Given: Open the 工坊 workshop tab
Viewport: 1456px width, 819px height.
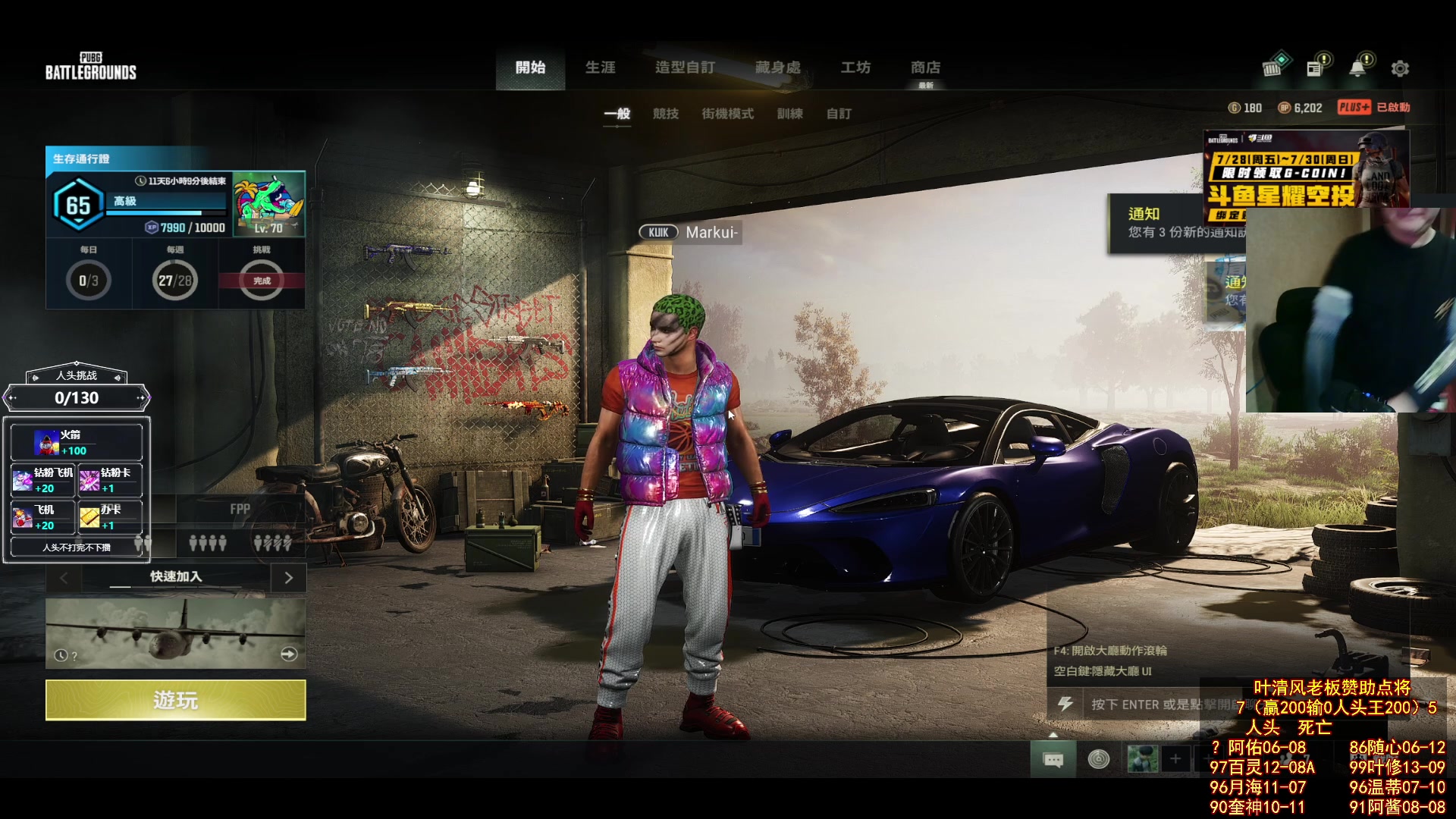Looking at the screenshot, I should (x=855, y=67).
